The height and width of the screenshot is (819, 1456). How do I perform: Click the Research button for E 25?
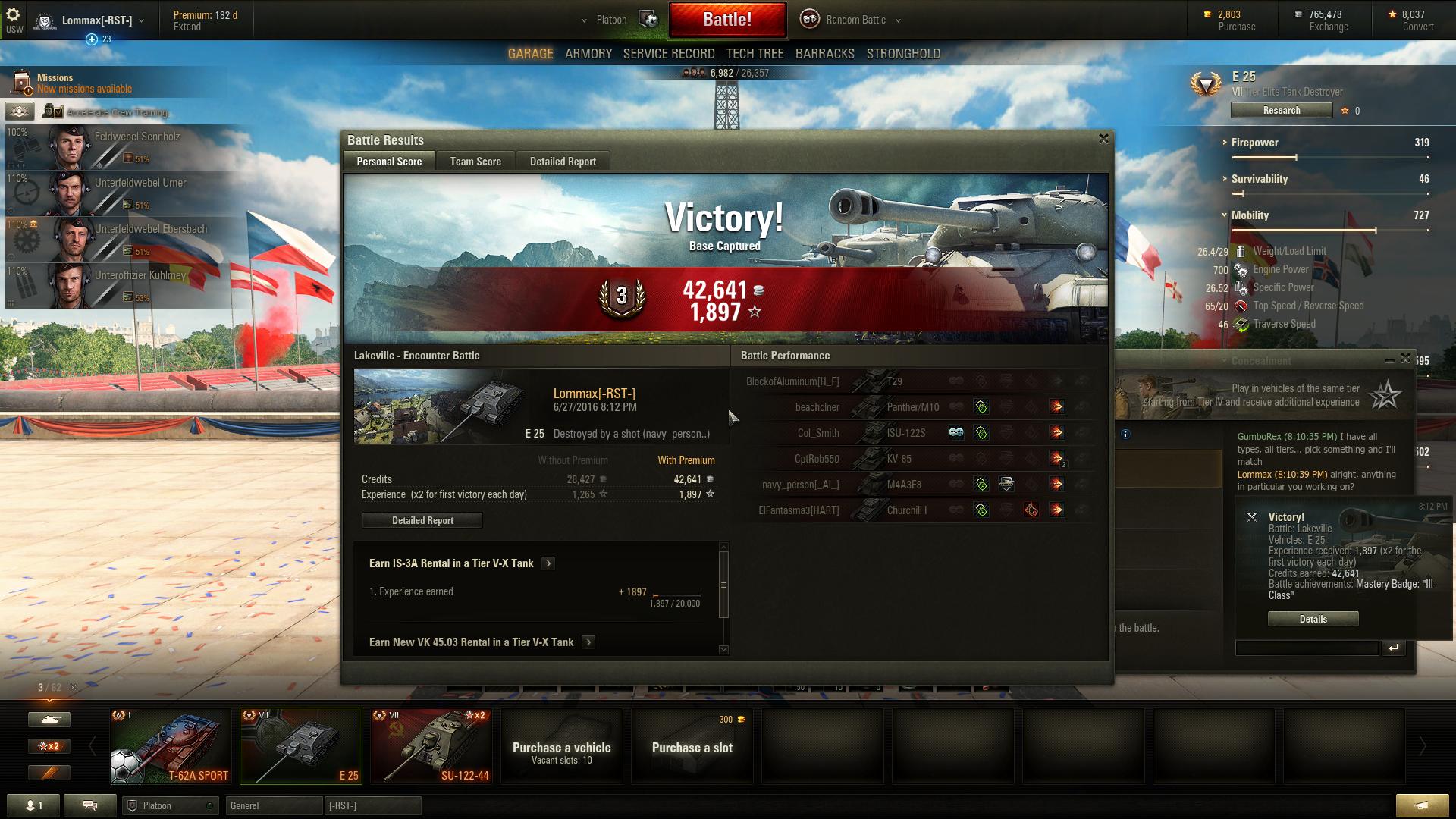(1282, 111)
